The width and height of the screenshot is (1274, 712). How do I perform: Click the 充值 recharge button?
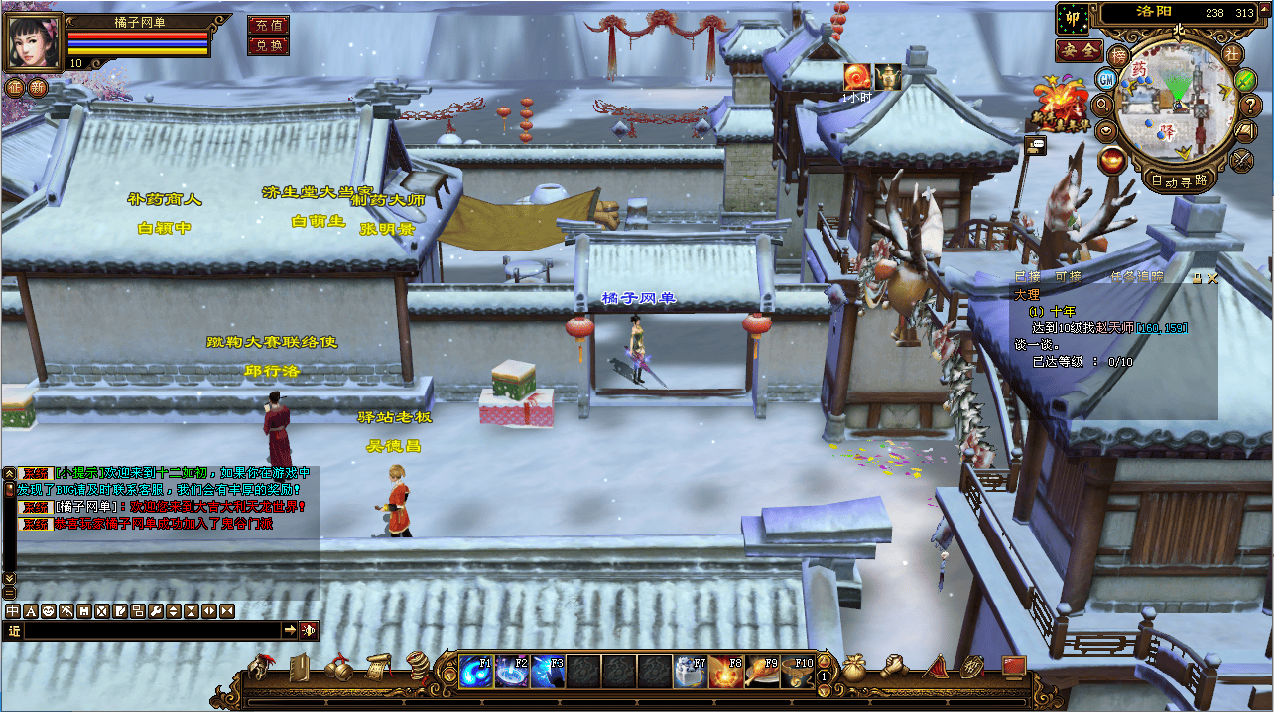pos(268,25)
